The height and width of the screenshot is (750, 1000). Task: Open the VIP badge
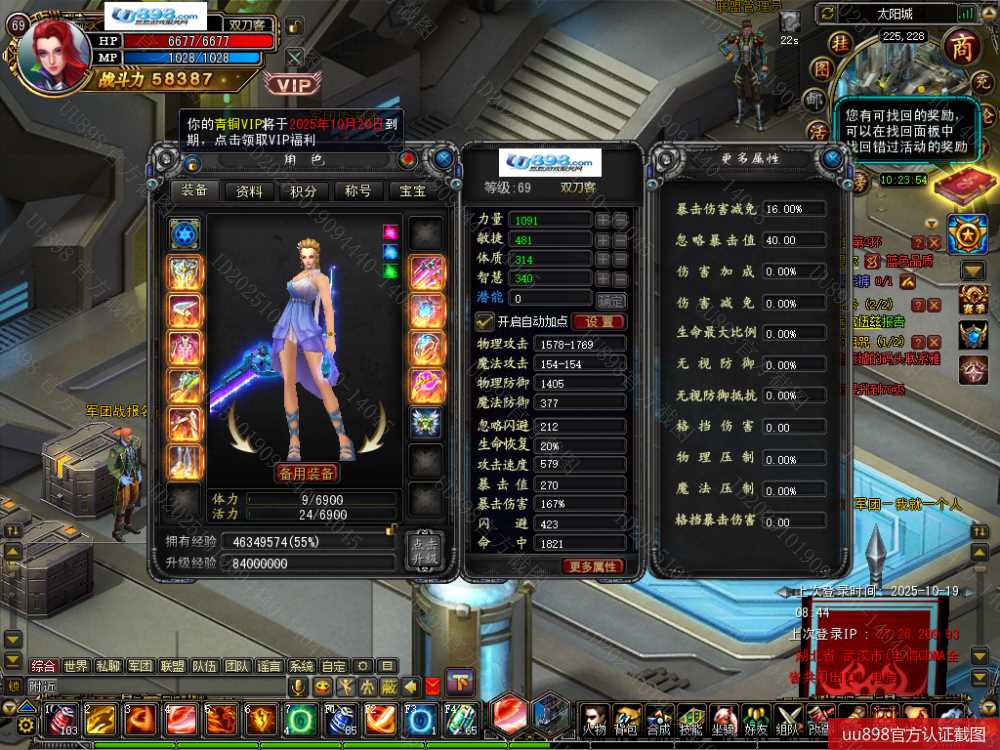point(294,85)
